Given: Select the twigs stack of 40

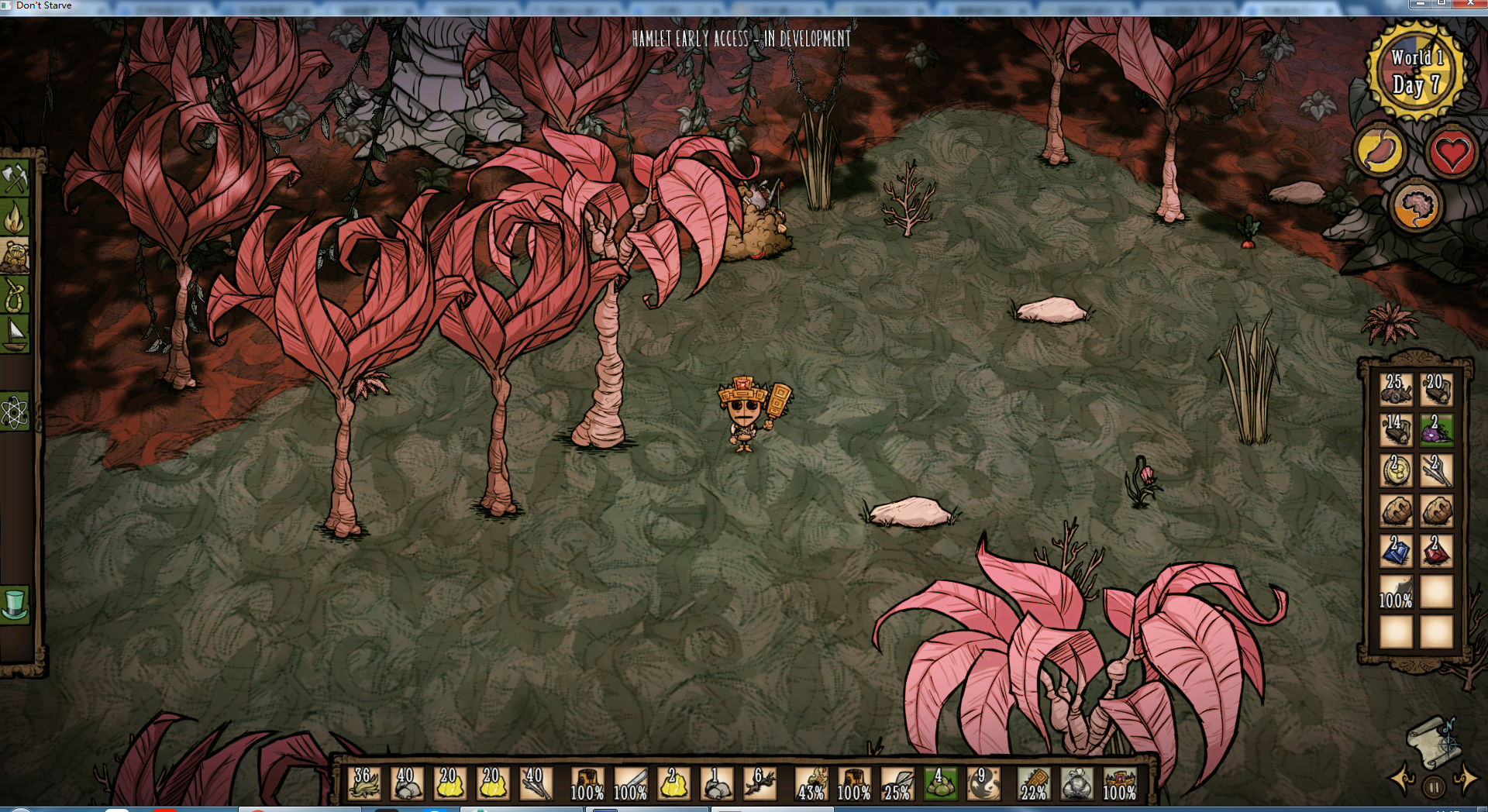Looking at the screenshot, I should (536, 783).
